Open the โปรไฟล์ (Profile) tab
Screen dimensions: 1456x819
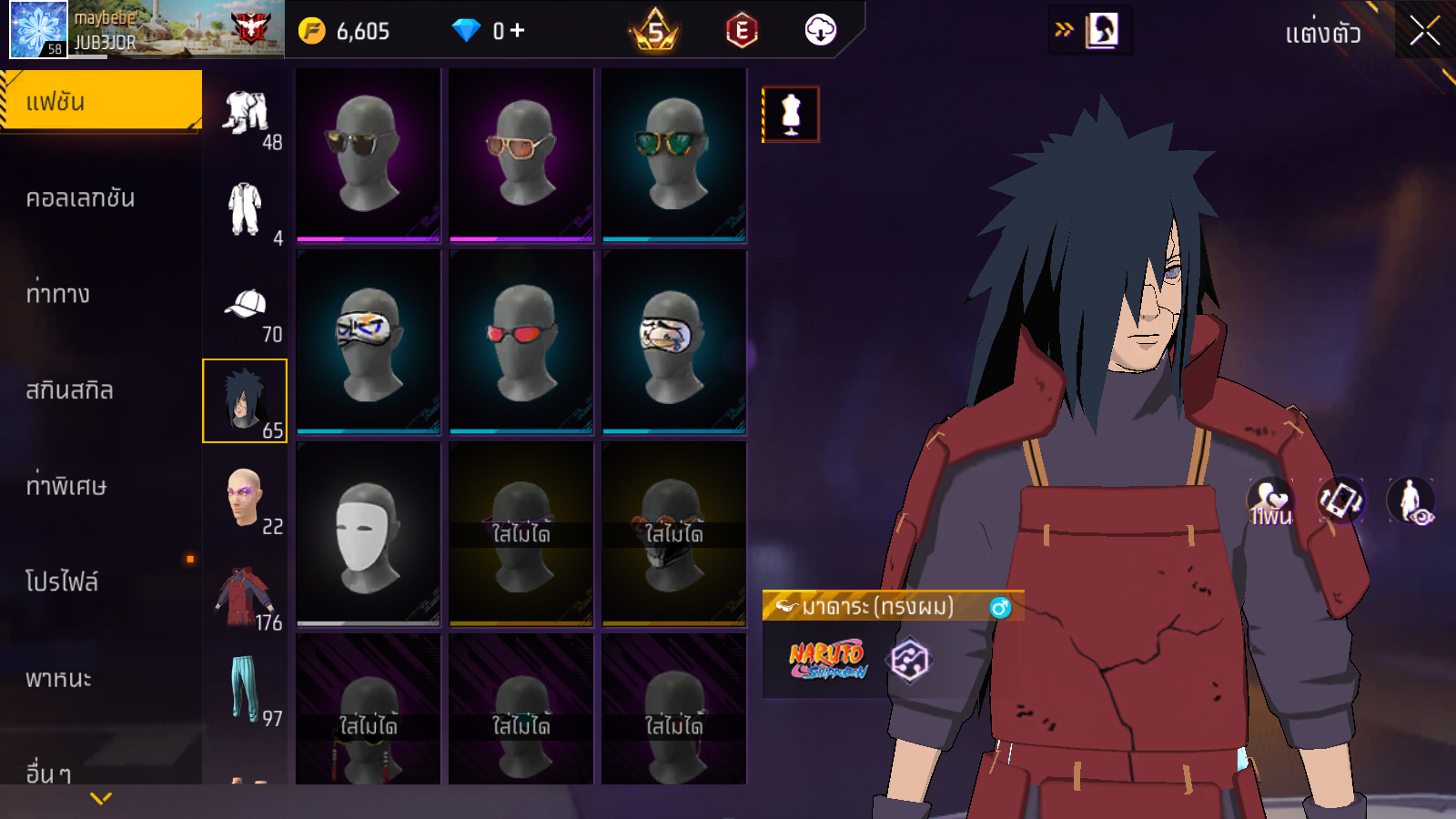tap(62, 582)
